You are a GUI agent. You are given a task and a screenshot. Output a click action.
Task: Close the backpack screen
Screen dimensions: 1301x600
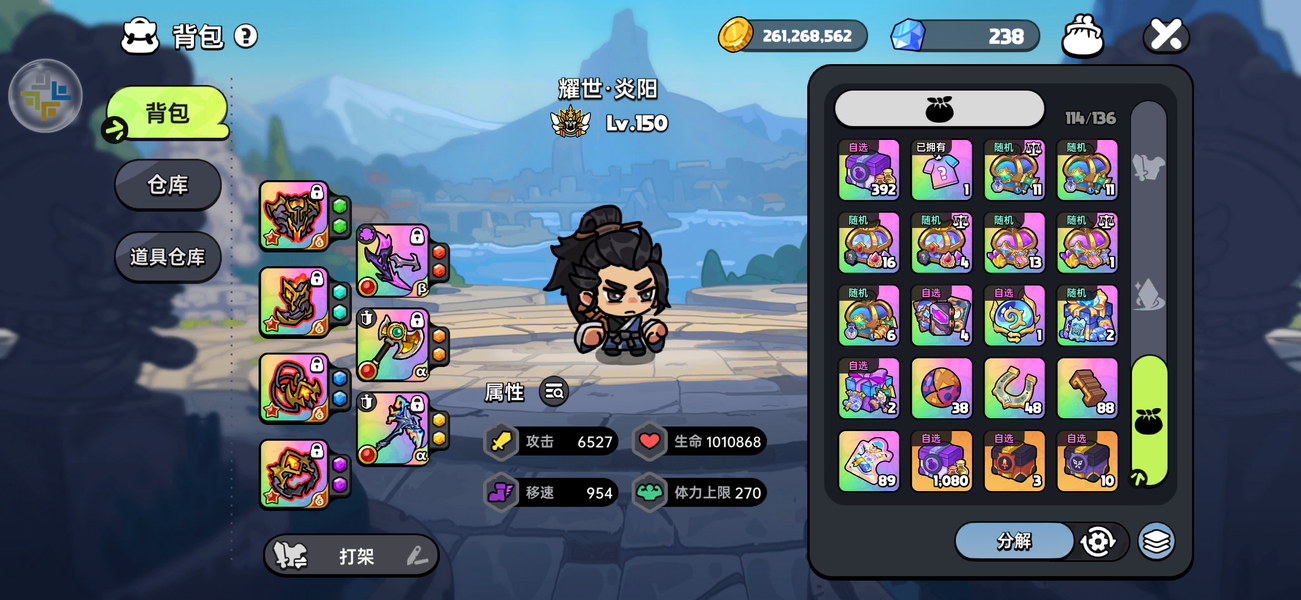tap(1166, 35)
